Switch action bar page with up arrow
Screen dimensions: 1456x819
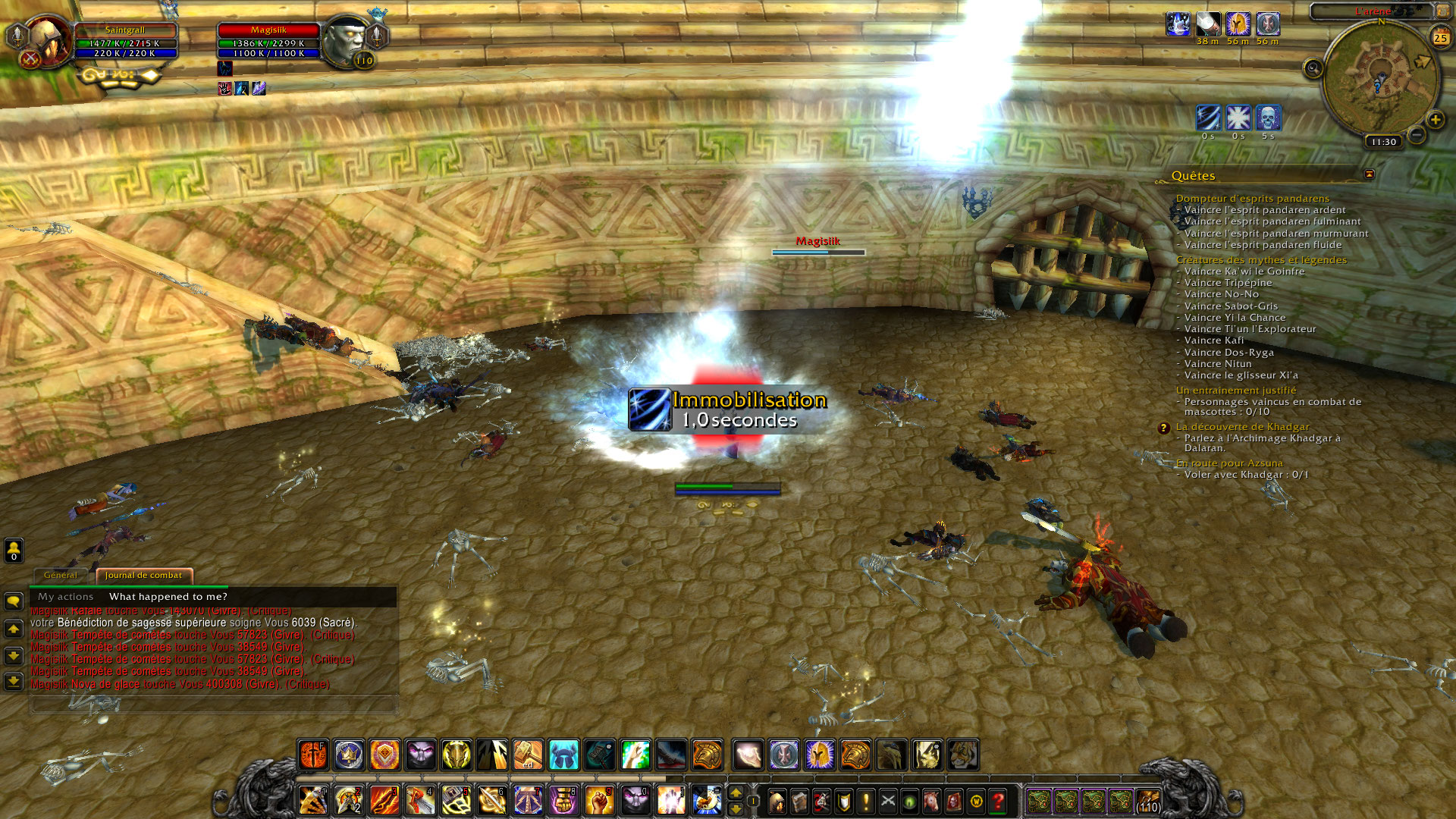point(735,792)
